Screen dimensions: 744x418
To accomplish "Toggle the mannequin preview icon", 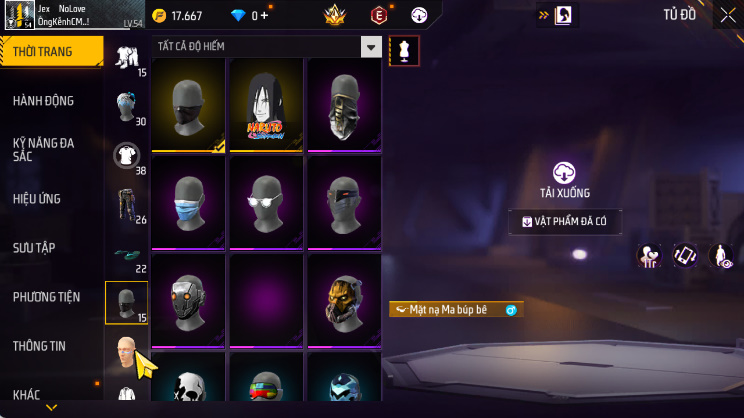I will click(x=404, y=50).
